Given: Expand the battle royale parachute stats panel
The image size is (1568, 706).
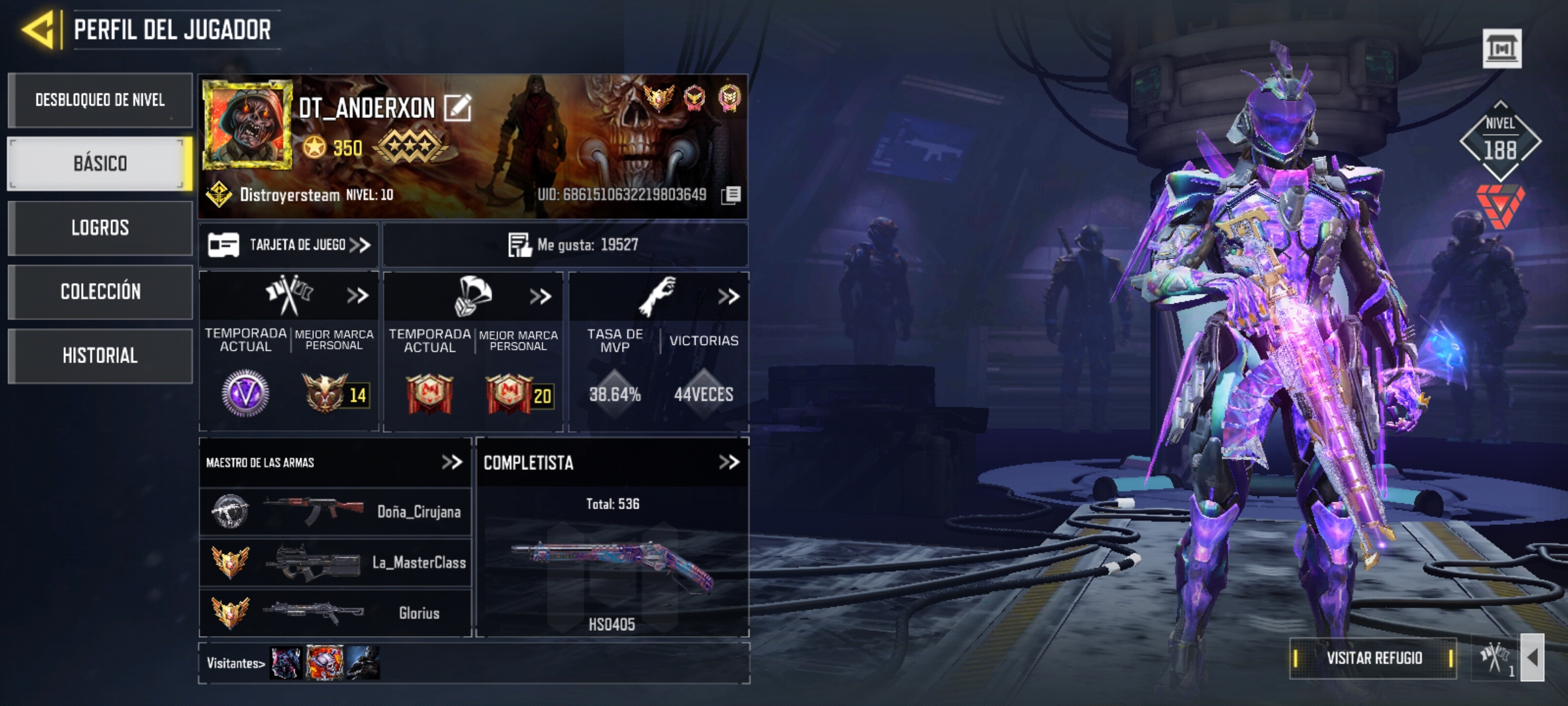Looking at the screenshot, I should pyautogui.click(x=540, y=297).
